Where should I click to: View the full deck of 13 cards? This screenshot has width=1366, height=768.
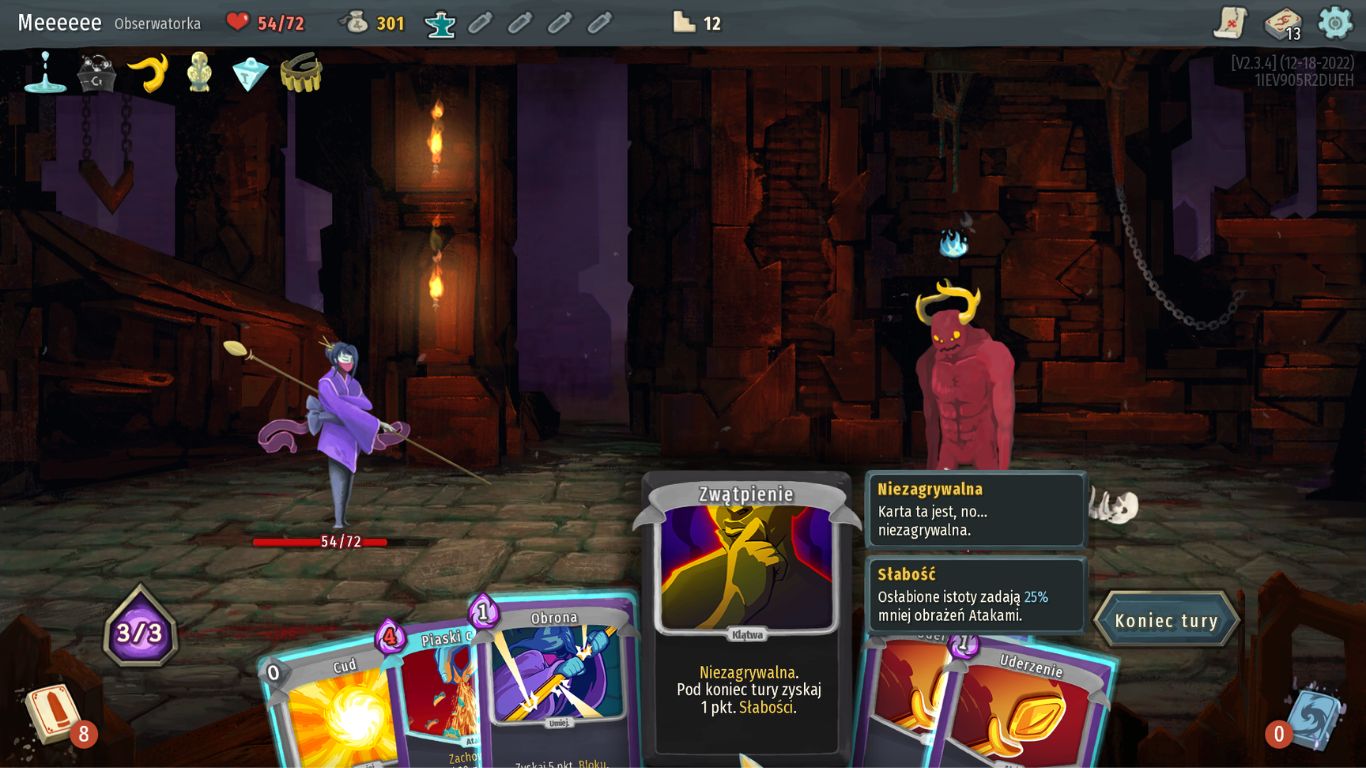1282,23
